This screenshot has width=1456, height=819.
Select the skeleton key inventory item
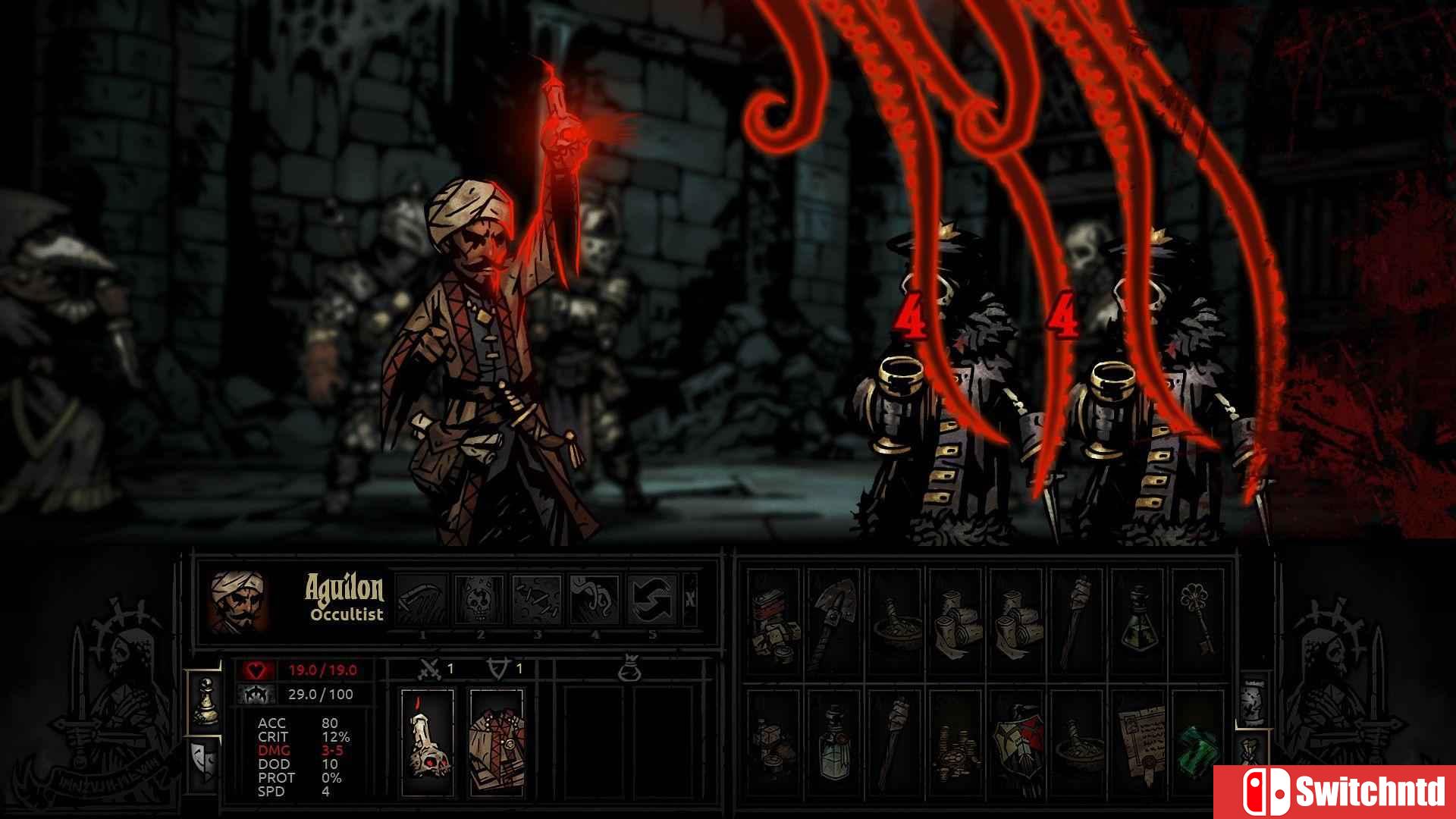[x=1194, y=617]
